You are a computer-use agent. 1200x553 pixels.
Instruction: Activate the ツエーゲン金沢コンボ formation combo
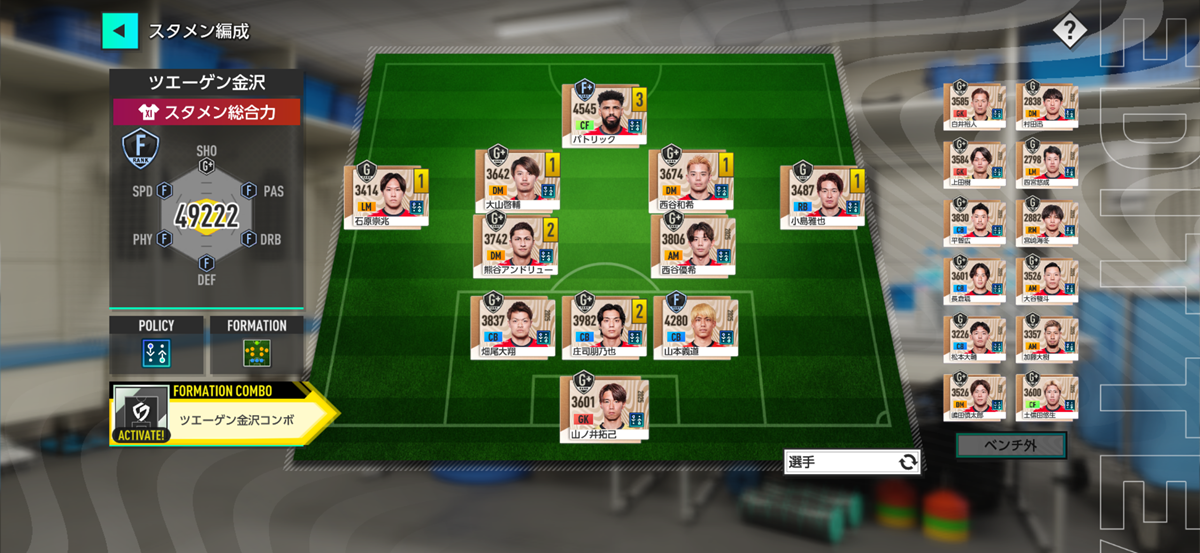[222, 414]
